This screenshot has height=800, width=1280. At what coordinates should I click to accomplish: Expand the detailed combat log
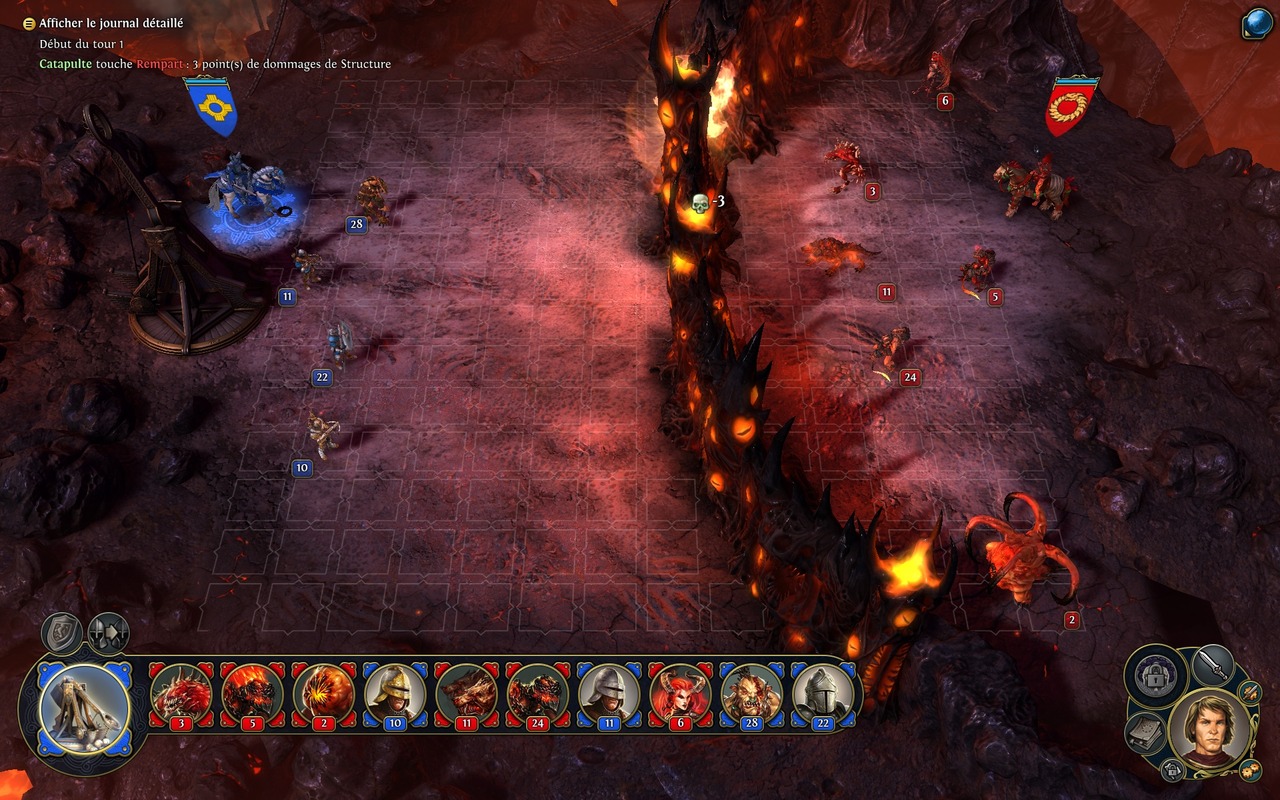(x=31, y=23)
